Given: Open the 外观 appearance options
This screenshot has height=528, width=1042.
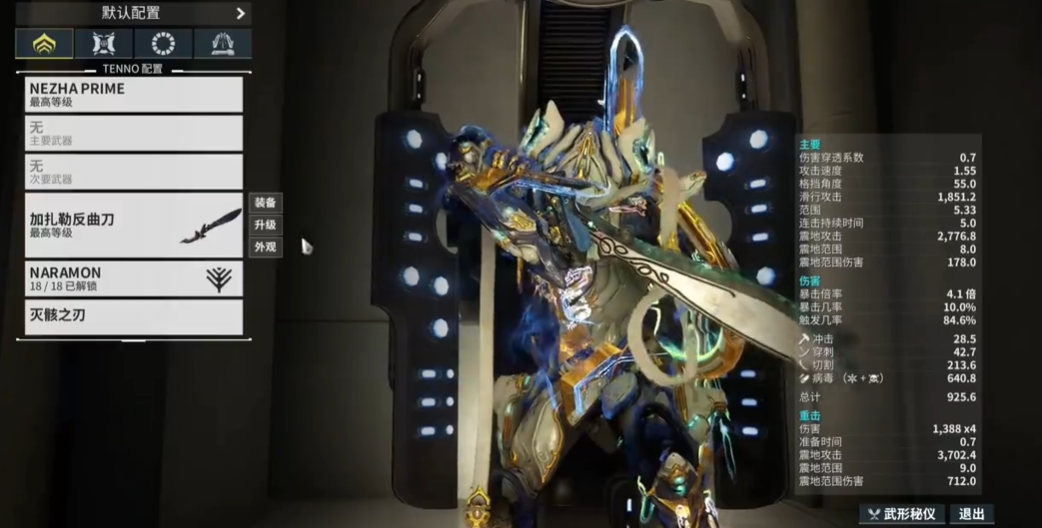Looking at the screenshot, I should coord(265,247).
